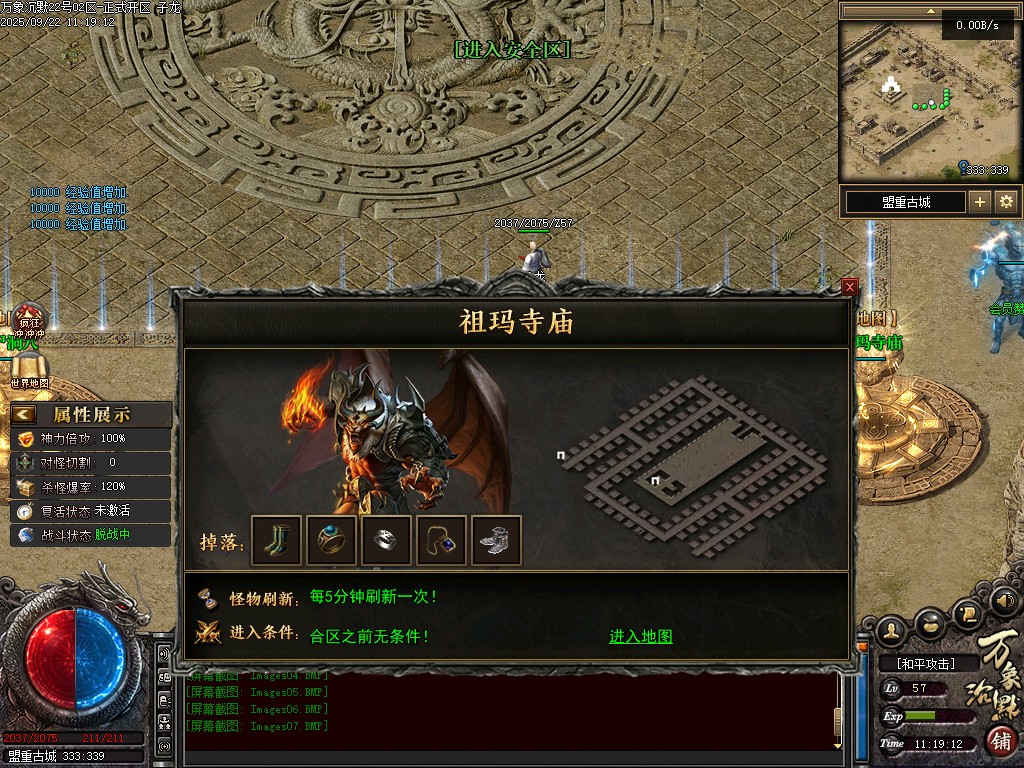This screenshot has height=768, width=1024.
Task: Open the 疯狂冲冲冲 event icon
Action: [29, 320]
